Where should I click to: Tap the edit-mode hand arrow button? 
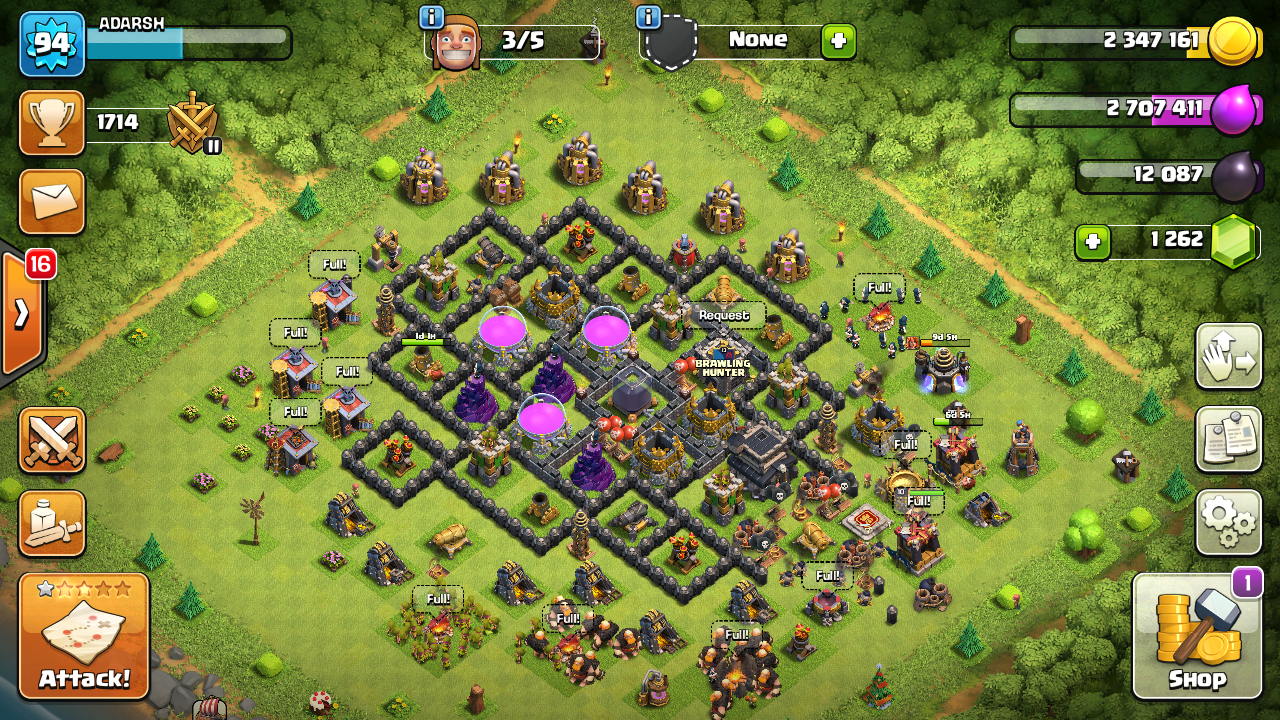(1228, 356)
